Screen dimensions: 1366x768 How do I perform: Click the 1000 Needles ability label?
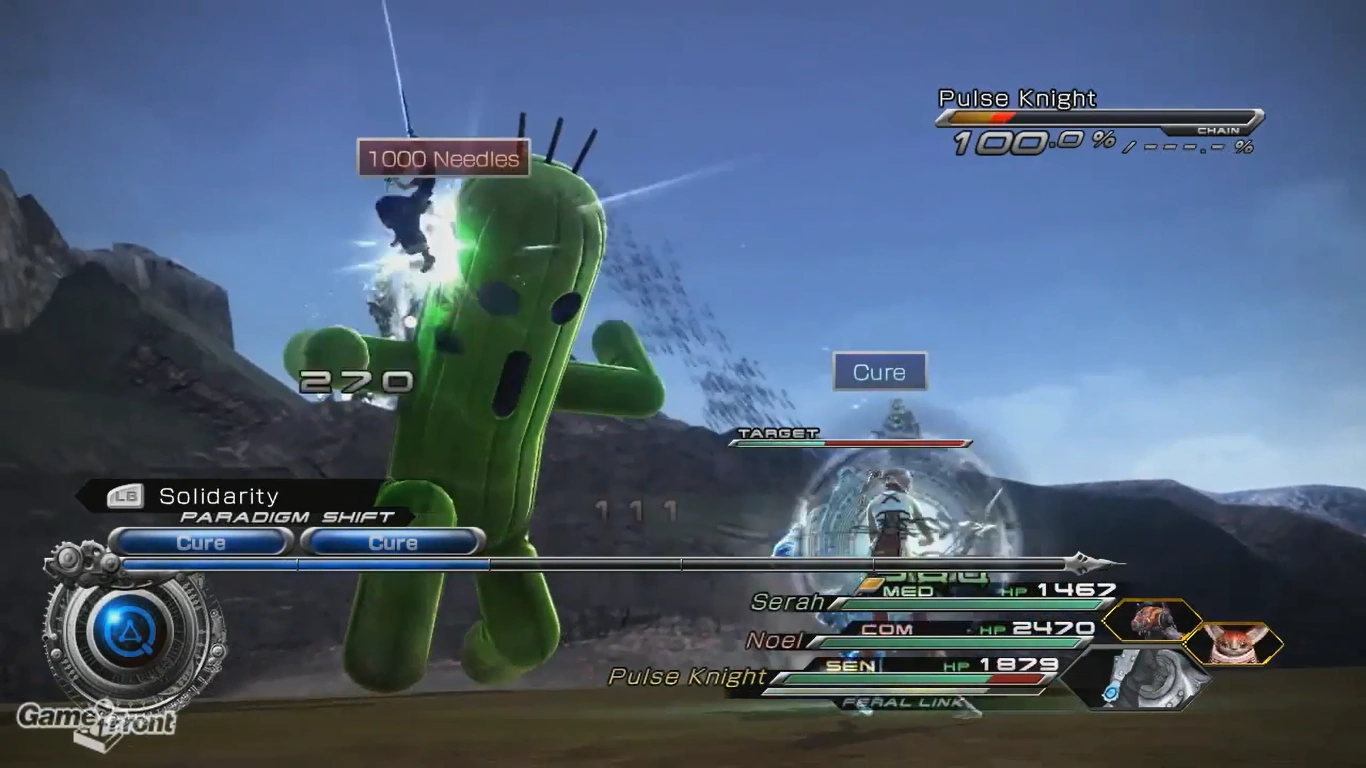click(x=443, y=158)
